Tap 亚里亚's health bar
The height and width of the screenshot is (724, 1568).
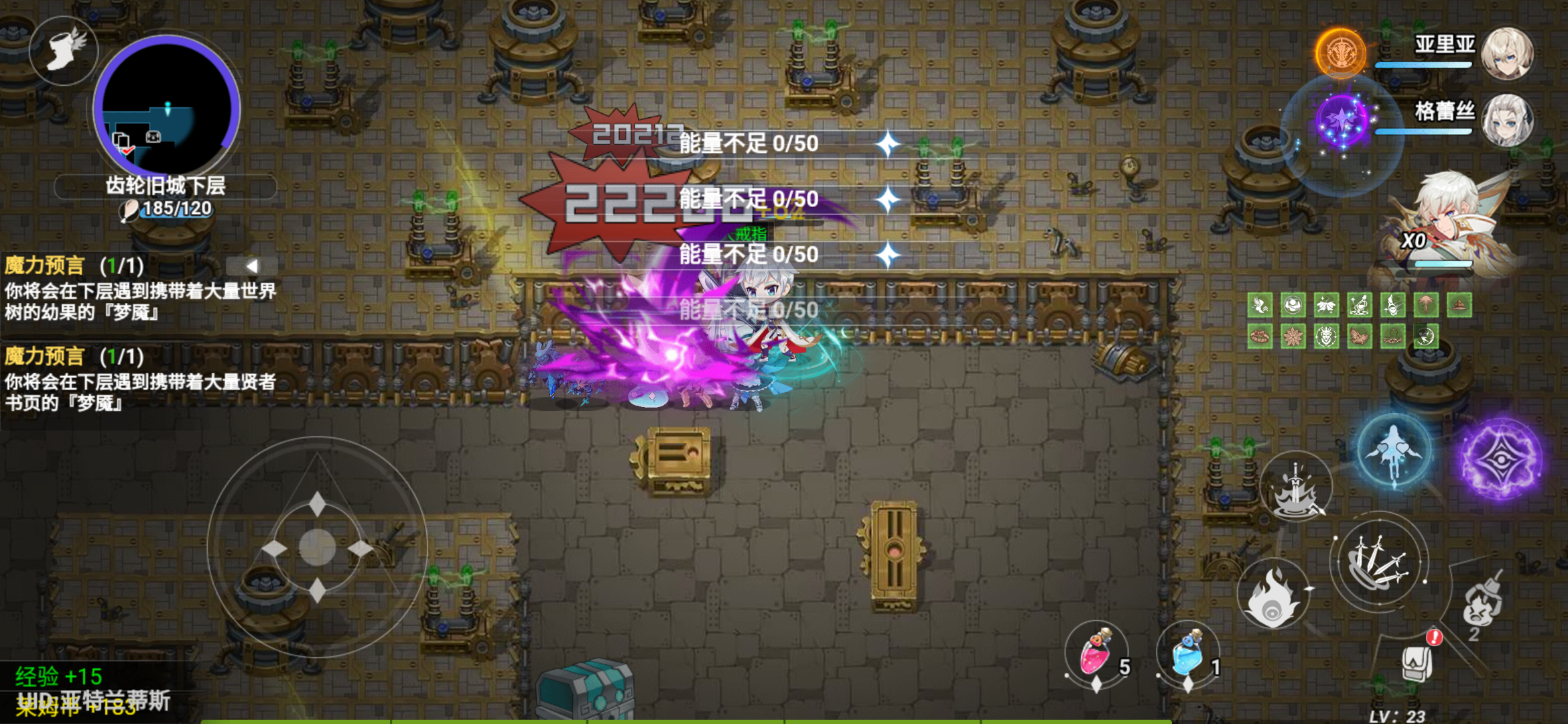pos(1424,66)
